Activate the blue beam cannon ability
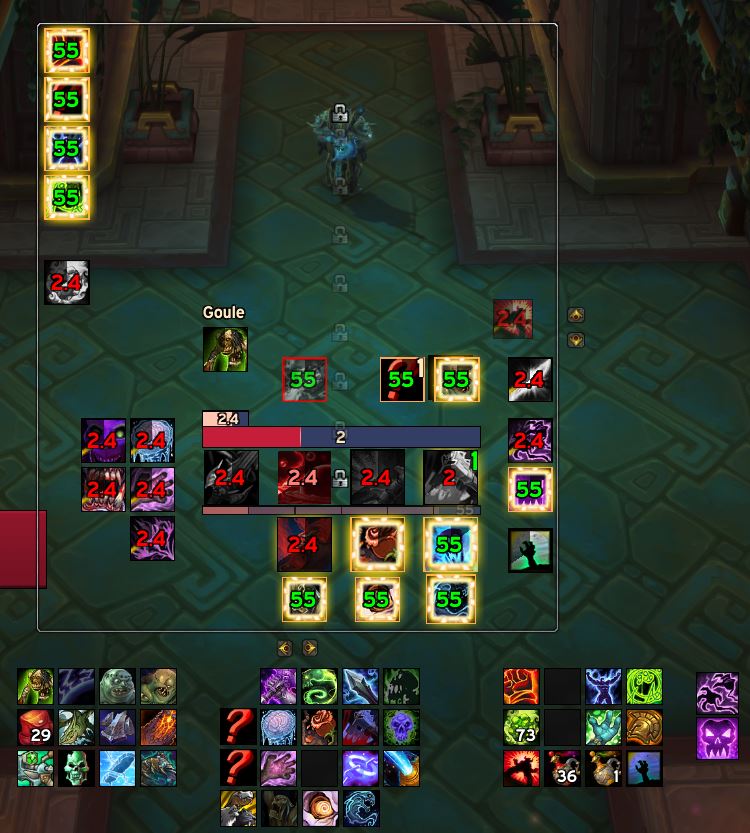The width and height of the screenshot is (750, 833). pyautogui.click(x=401, y=768)
